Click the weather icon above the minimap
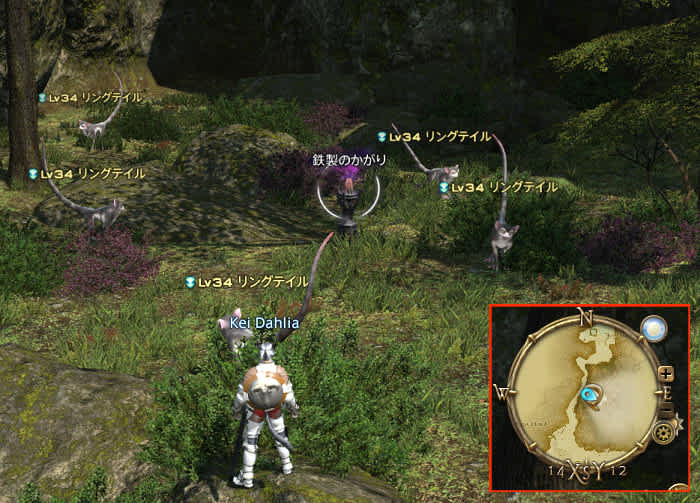 (654, 329)
